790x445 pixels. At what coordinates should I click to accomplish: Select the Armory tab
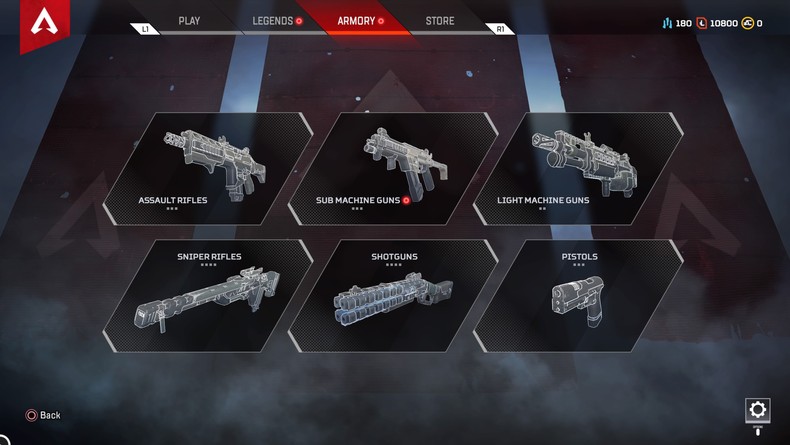point(360,21)
